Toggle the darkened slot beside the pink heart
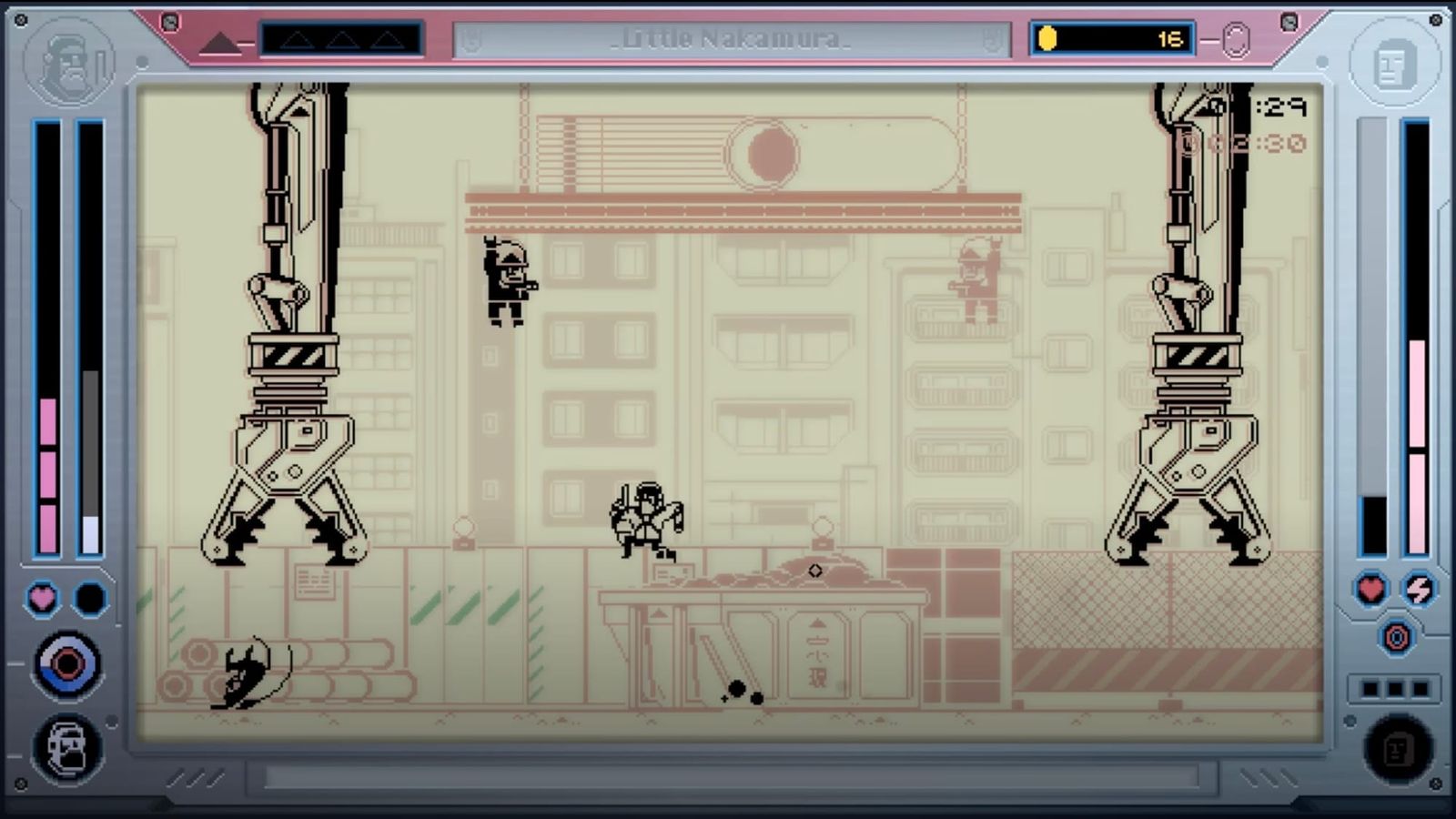Image resolution: width=1456 pixels, height=819 pixels. click(x=87, y=596)
